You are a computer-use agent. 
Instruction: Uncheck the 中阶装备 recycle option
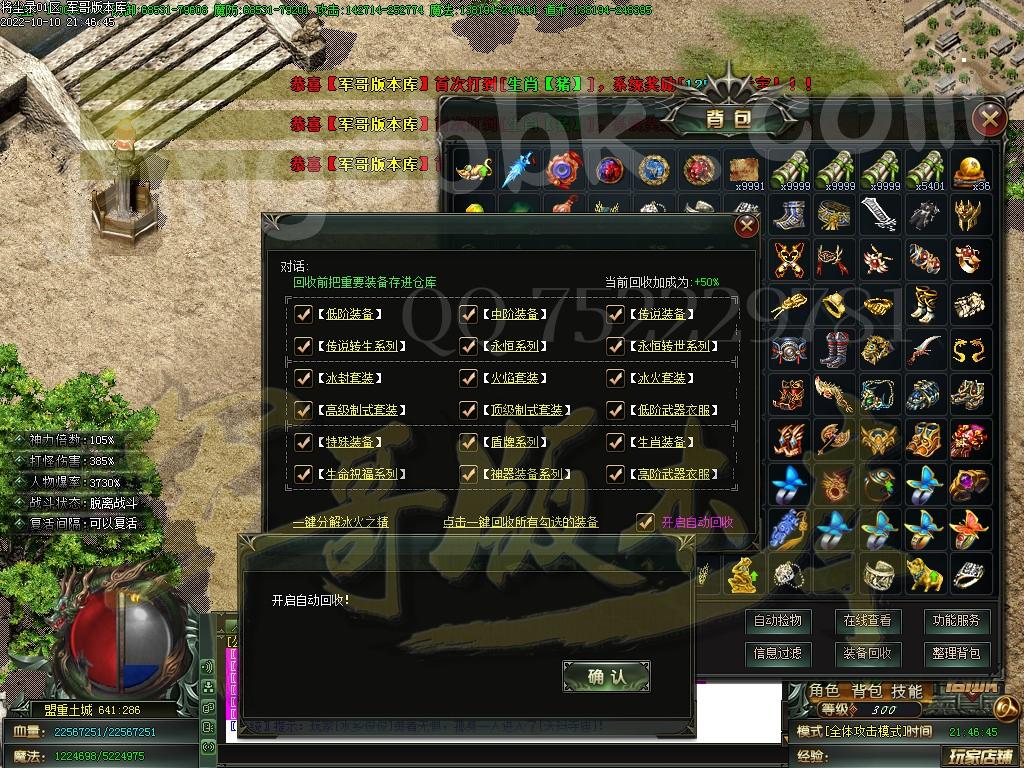[468, 314]
